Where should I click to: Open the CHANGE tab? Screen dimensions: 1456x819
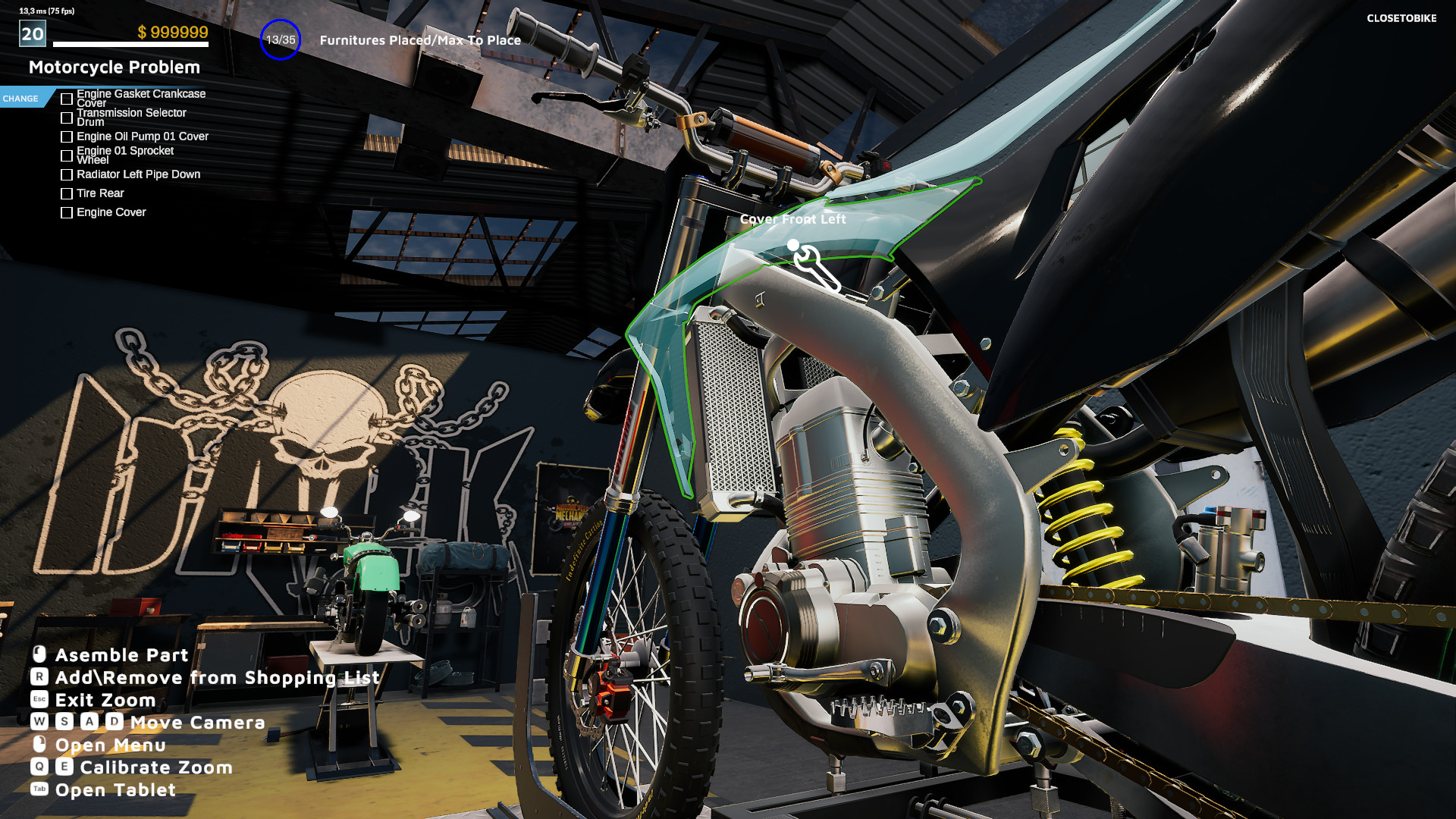tap(20, 98)
